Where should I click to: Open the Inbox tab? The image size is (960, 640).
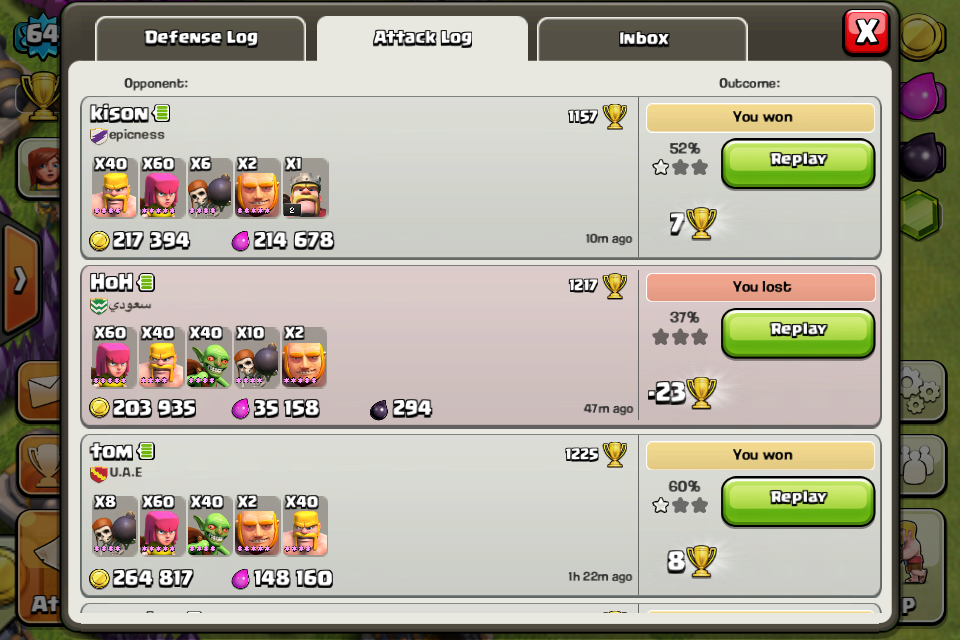[x=642, y=39]
